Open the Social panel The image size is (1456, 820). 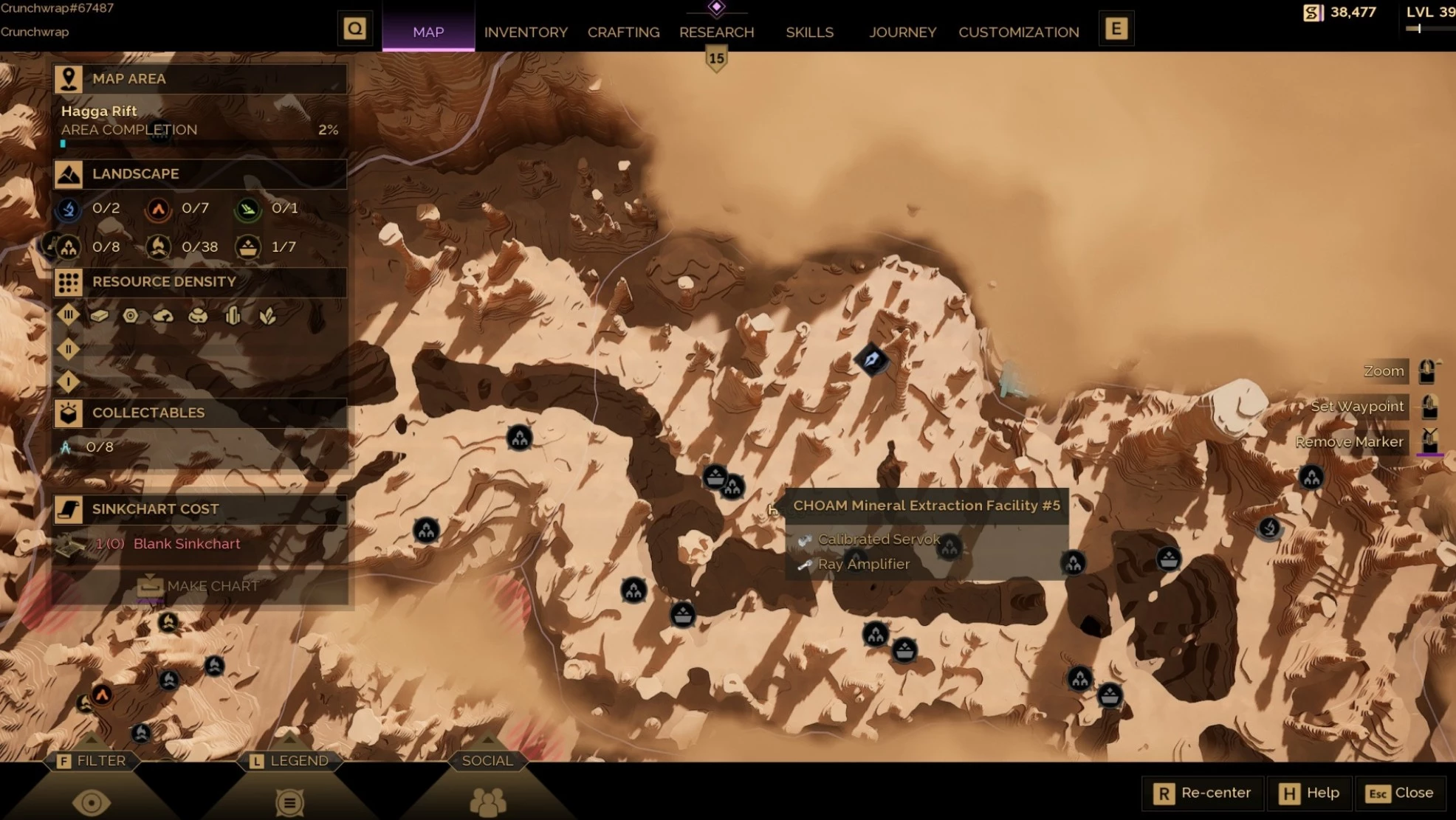pos(487,761)
